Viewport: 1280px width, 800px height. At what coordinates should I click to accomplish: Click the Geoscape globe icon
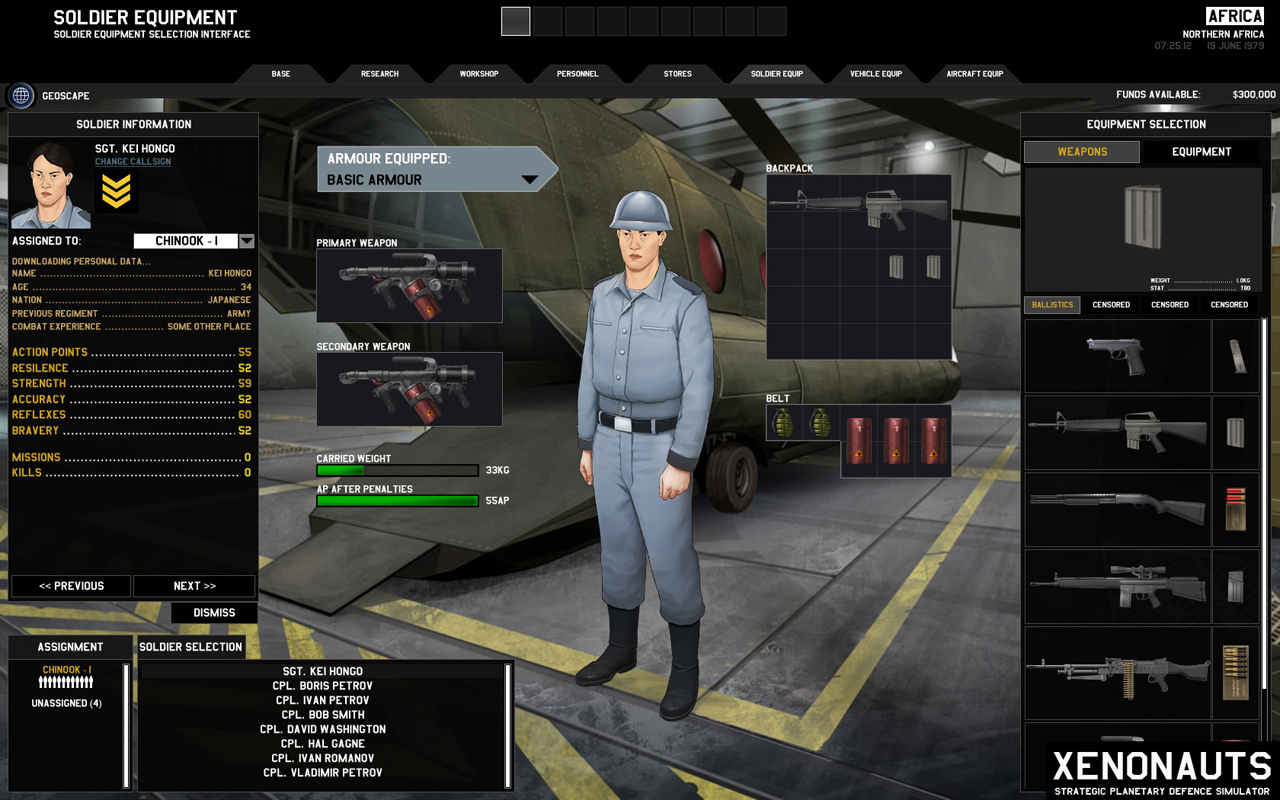pyautogui.click(x=20, y=96)
